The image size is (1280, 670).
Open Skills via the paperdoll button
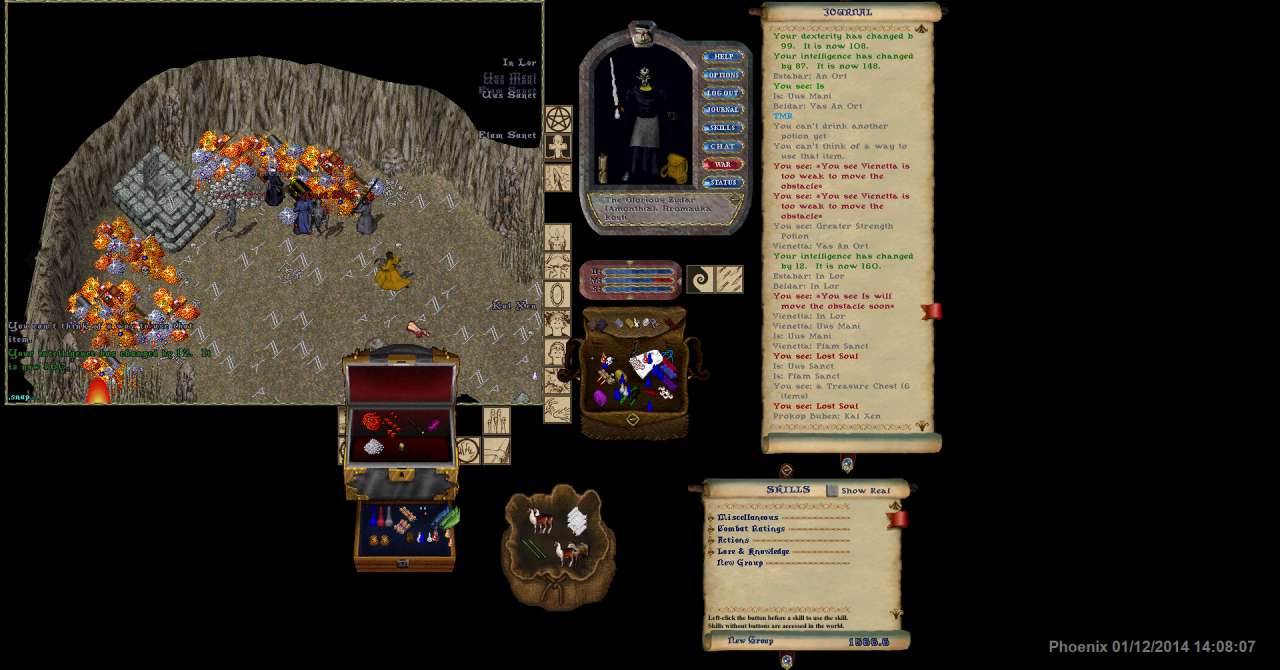pyautogui.click(x=722, y=128)
